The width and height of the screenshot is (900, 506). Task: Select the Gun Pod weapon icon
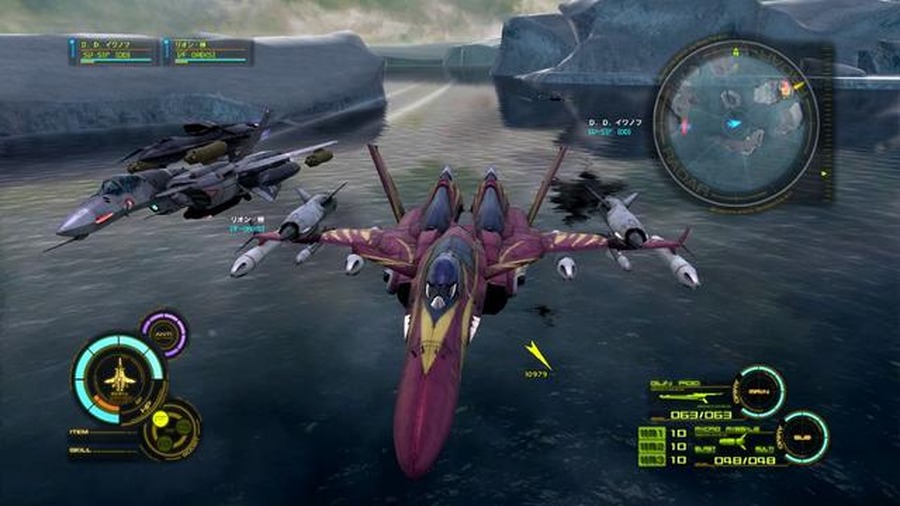(689, 398)
